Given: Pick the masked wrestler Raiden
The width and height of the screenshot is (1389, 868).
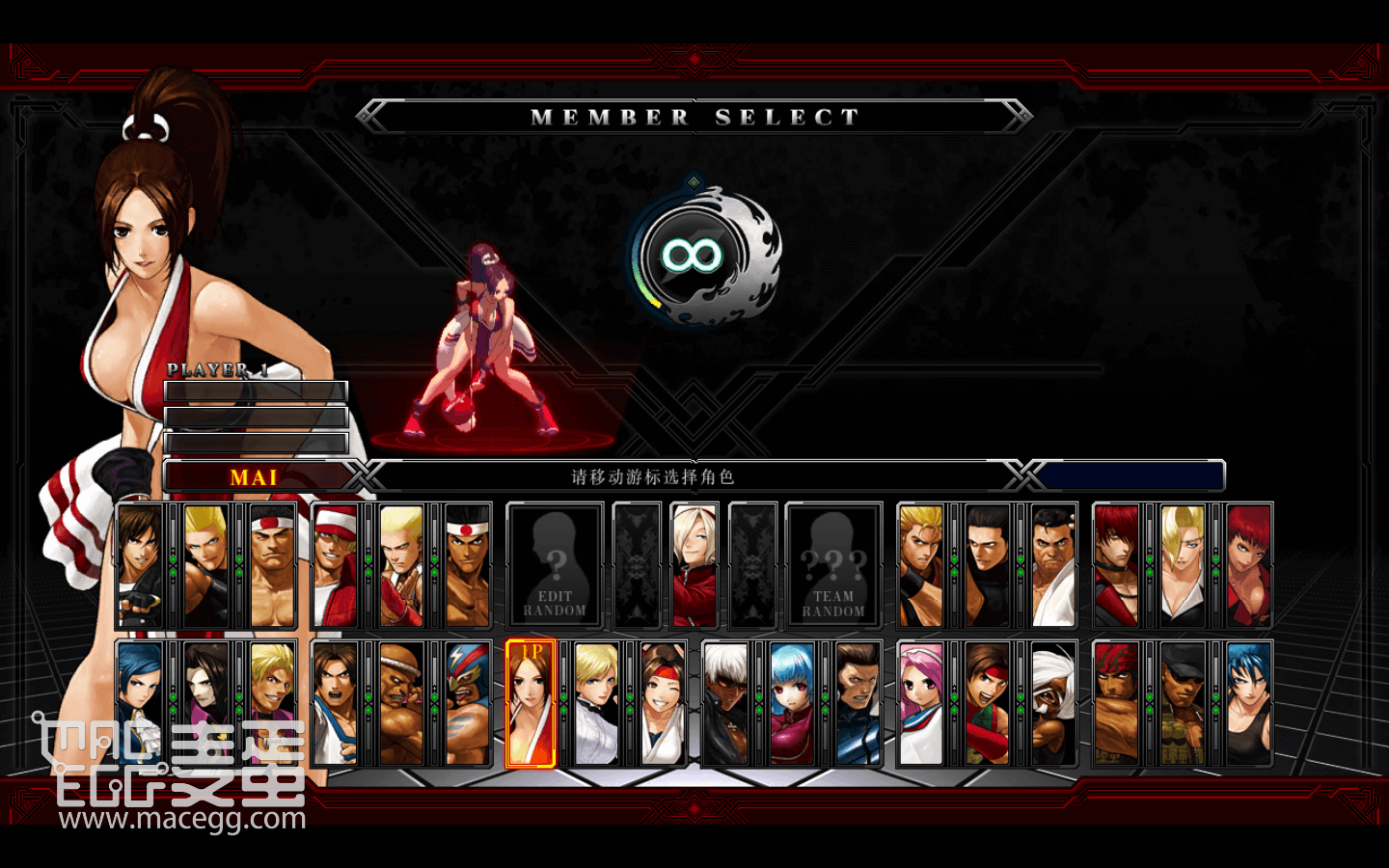Looking at the screenshot, I should pyautogui.click(x=468, y=703).
